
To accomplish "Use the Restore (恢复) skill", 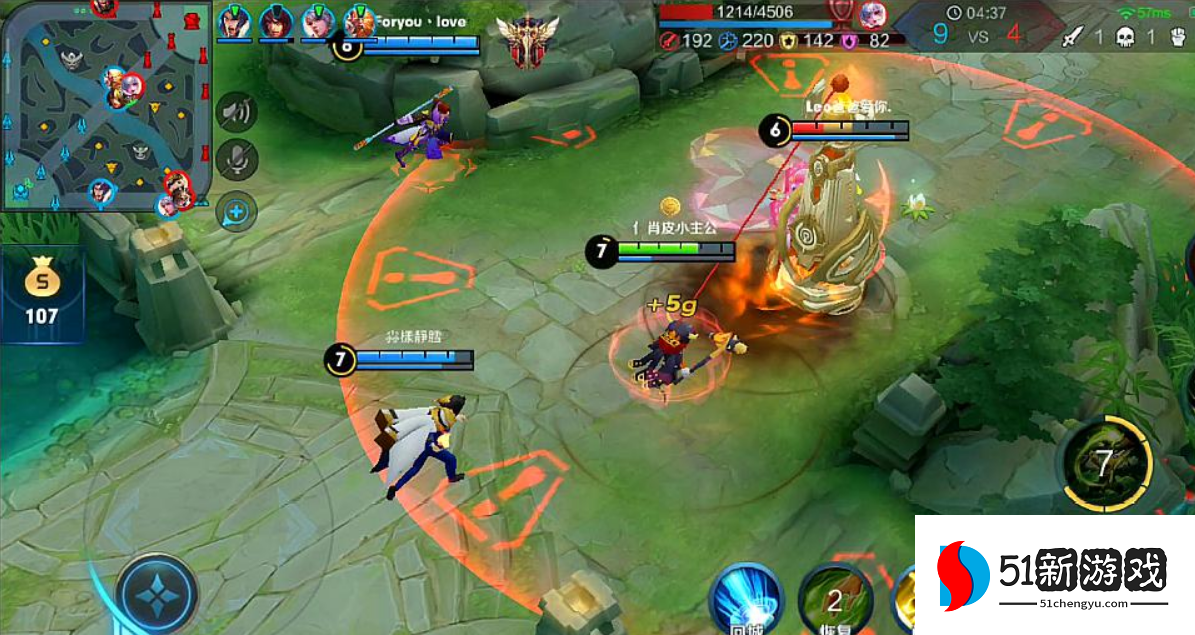I will click(x=836, y=599).
